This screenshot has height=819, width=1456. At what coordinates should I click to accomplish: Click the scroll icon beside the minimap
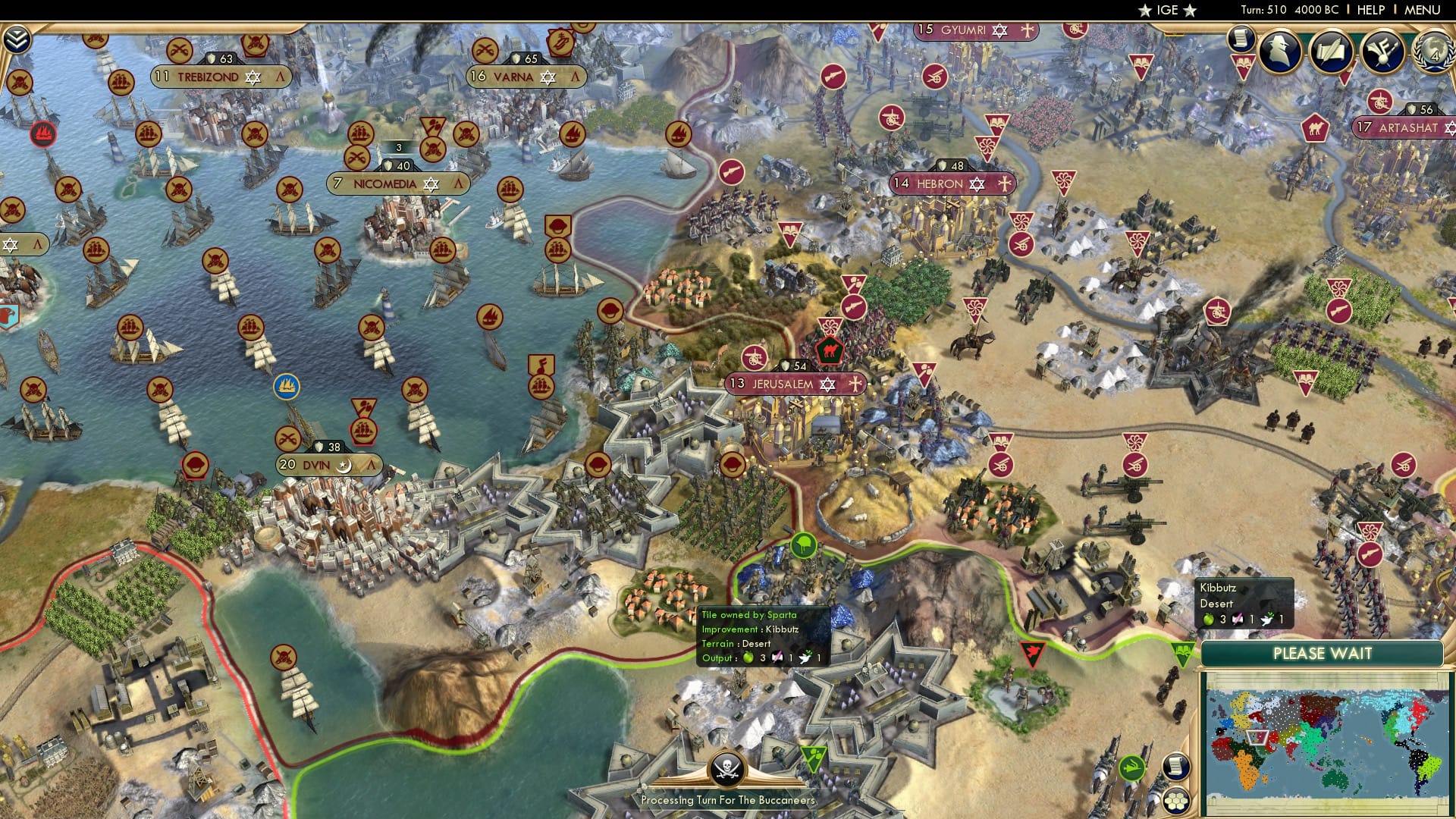(1177, 767)
